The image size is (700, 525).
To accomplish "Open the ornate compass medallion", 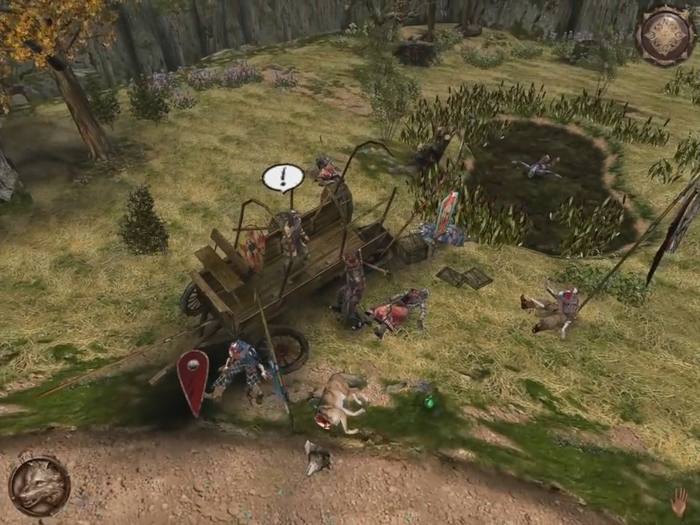I will pos(664,35).
